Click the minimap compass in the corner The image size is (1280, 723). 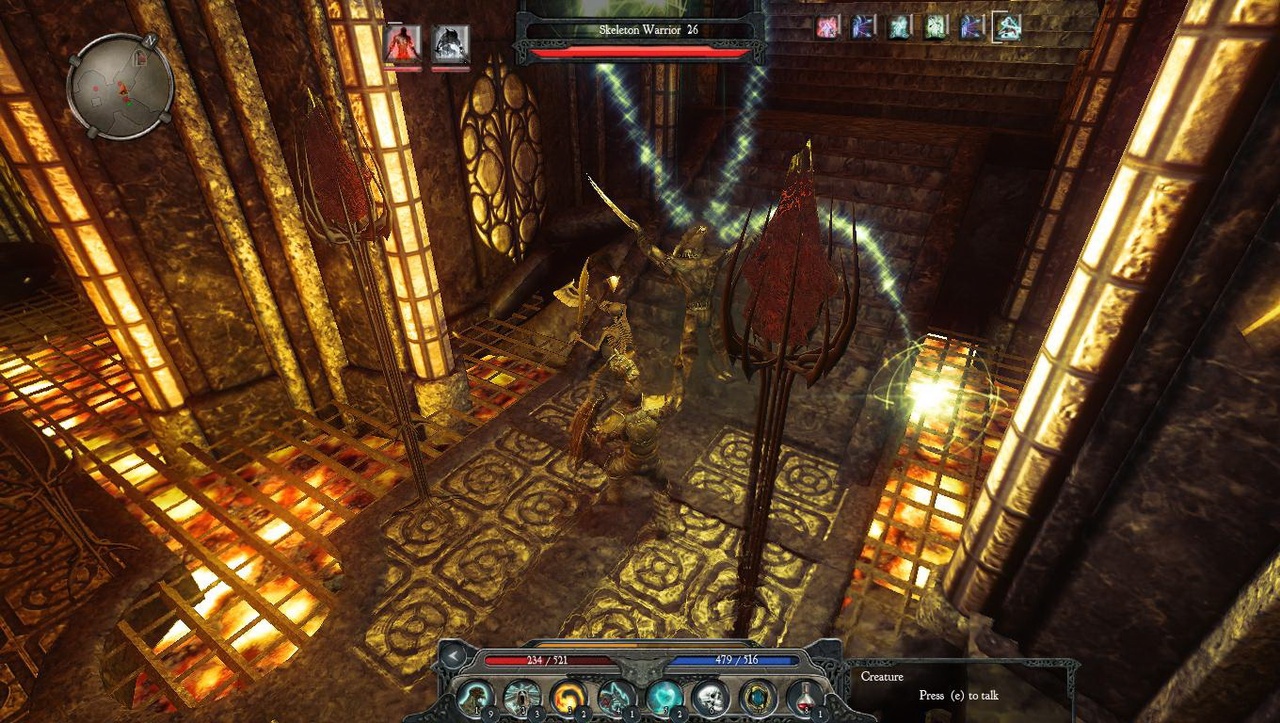click(117, 88)
